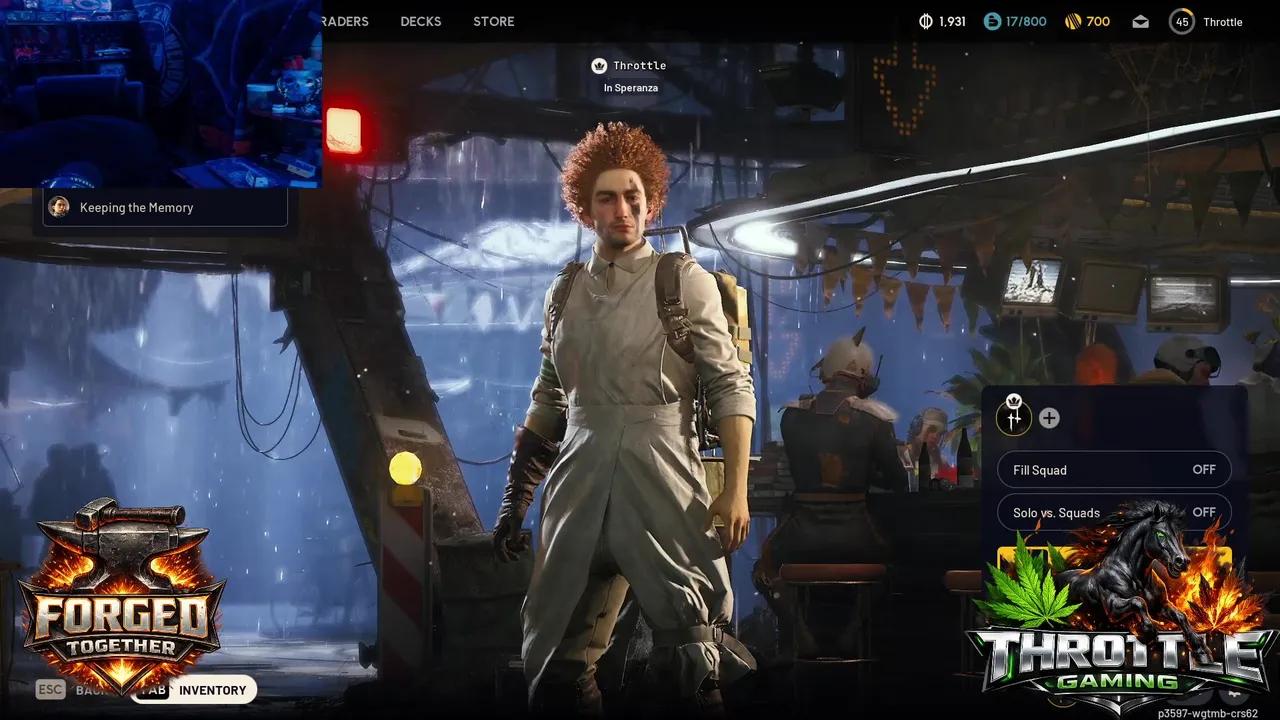Switch to the DECKS tab
Viewport: 1280px width, 720px height.
(420, 21)
